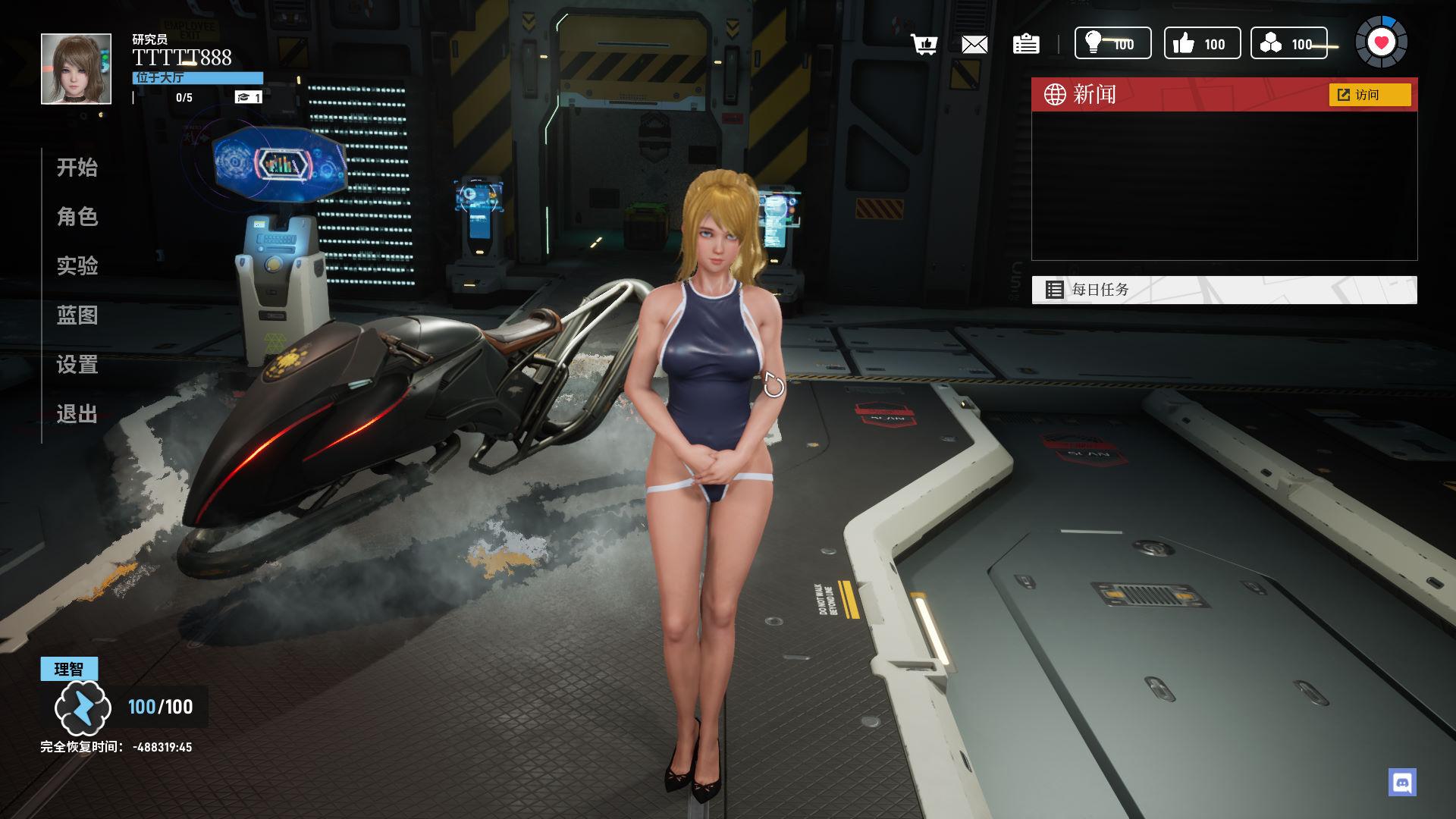Choose the 实验 menu entry
Screen dimensions: 1456x819
click(x=77, y=266)
